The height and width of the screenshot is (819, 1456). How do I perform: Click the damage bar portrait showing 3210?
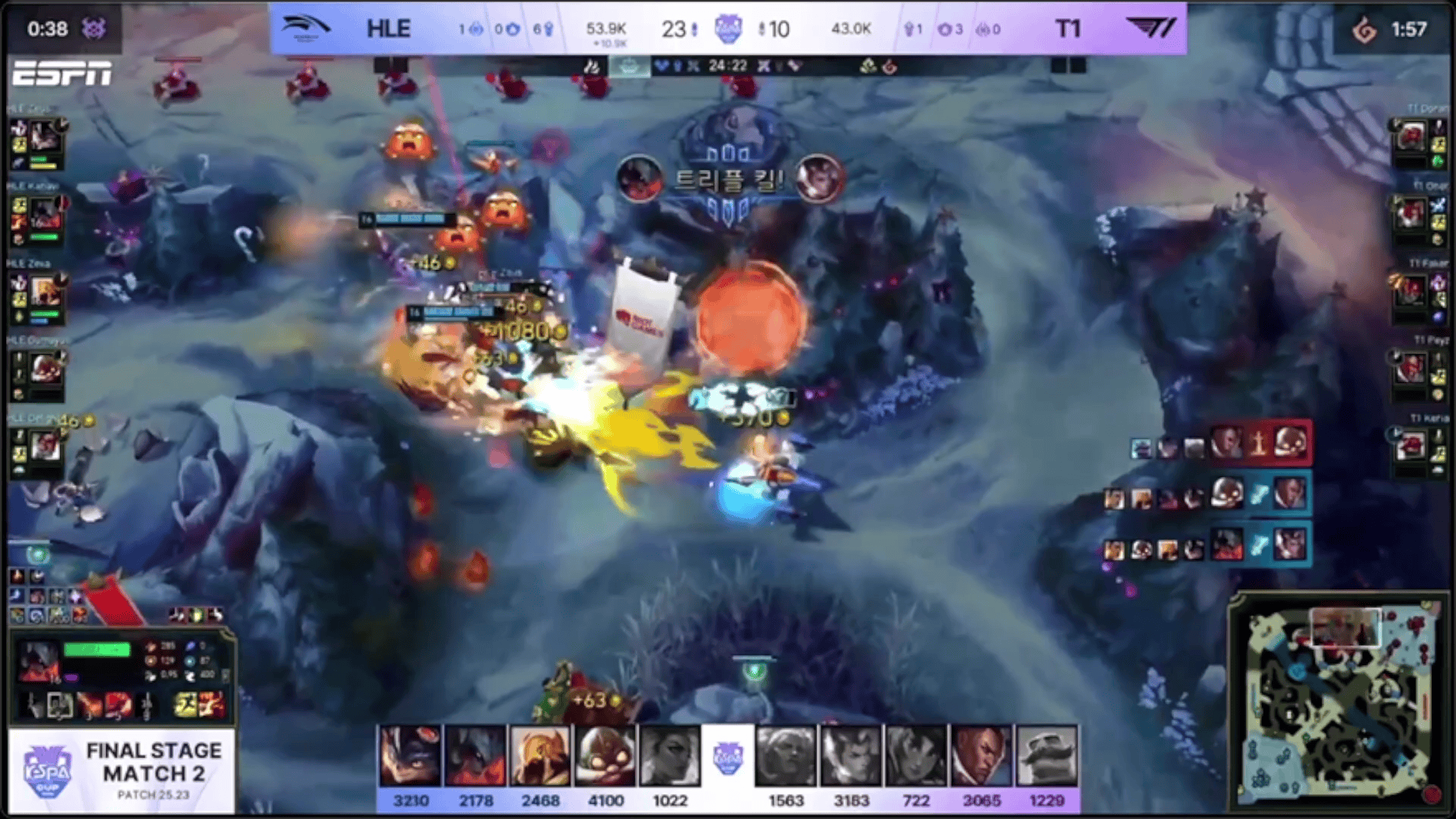(410, 755)
